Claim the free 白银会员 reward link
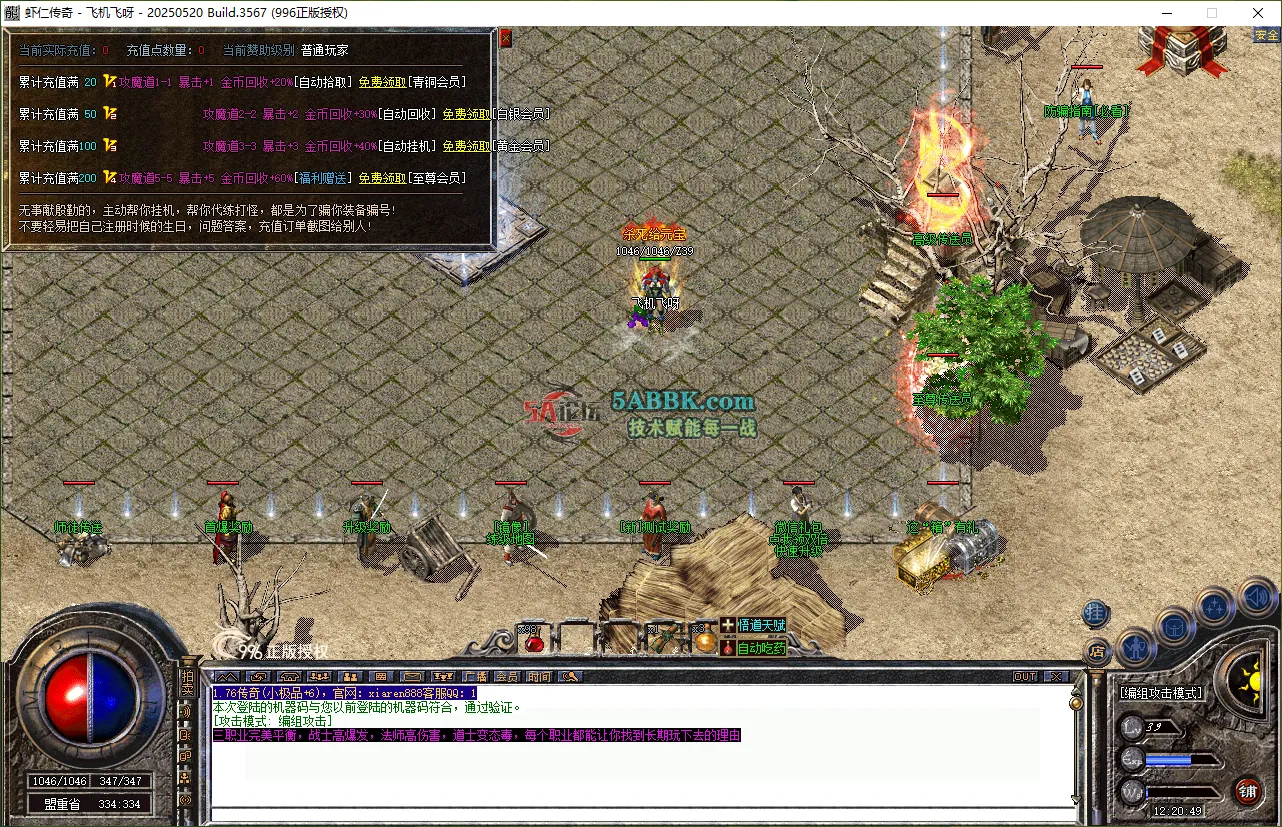 click(x=465, y=114)
